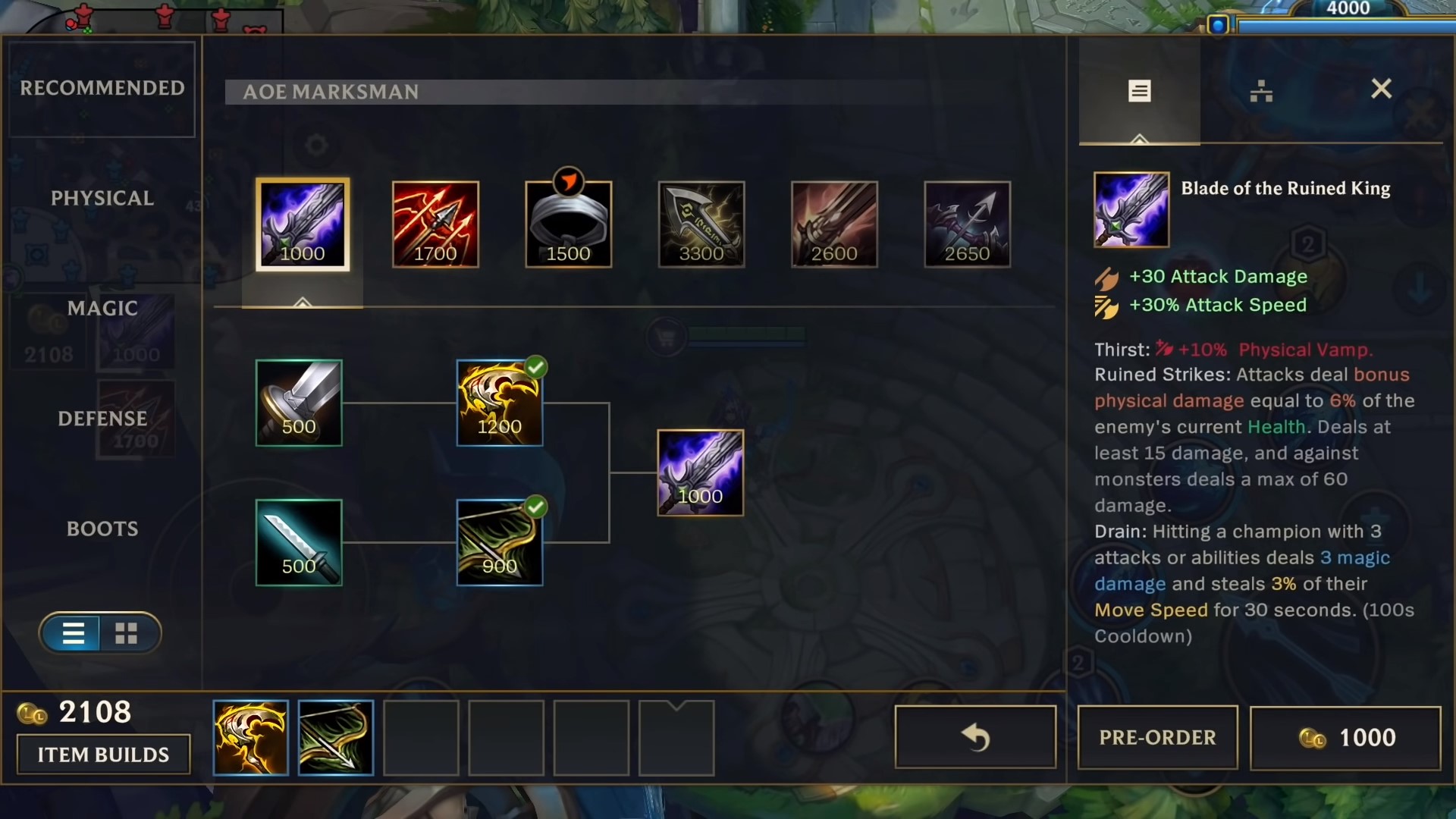Screen dimensions: 1456x819
Task: Click the recurve bow component costing 900
Action: (499, 542)
